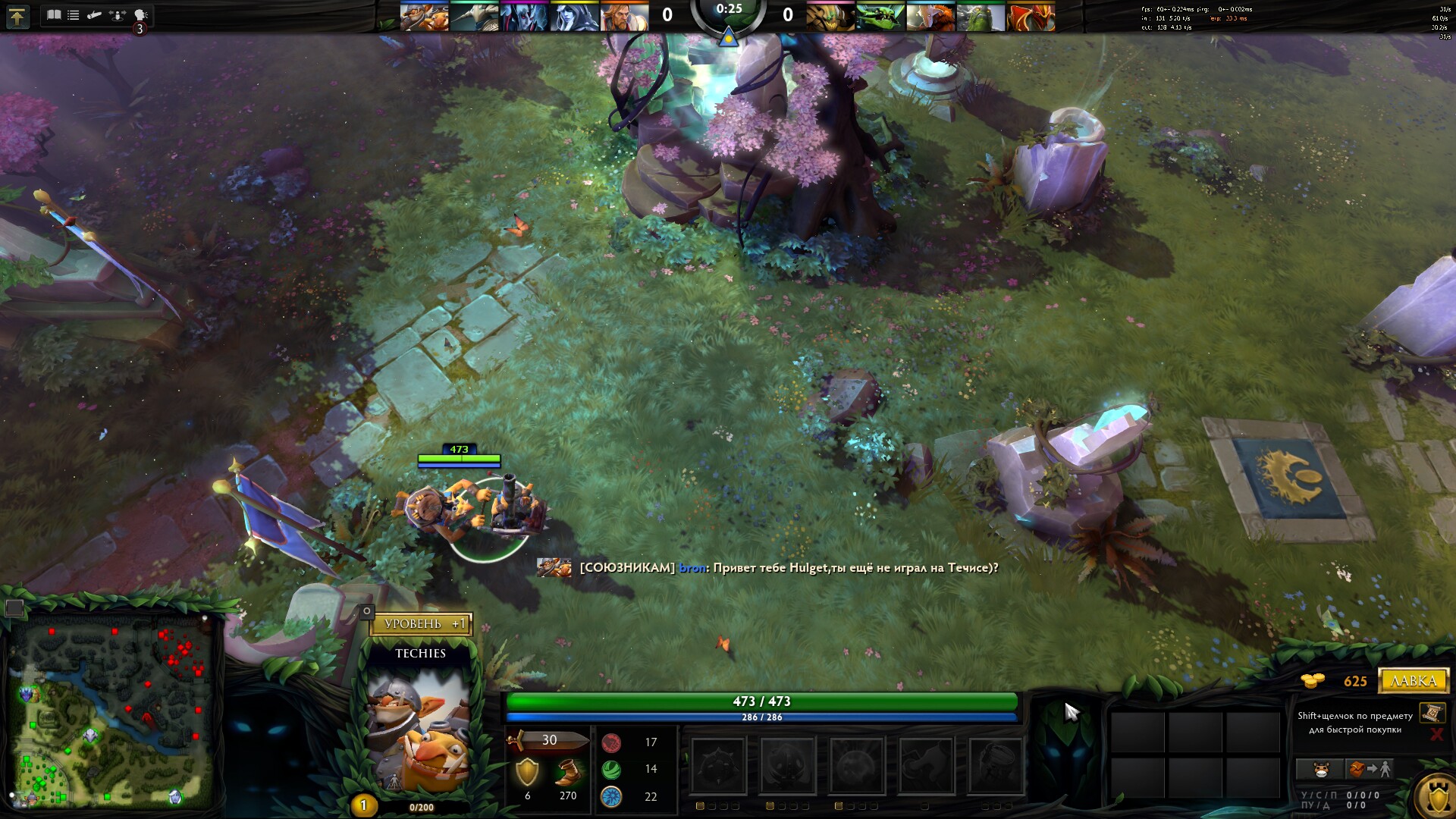Open the shop with the ЛАВКА button
This screenshot has height=819, width=1456.
pyautogui.click(x=1414, y=680)
